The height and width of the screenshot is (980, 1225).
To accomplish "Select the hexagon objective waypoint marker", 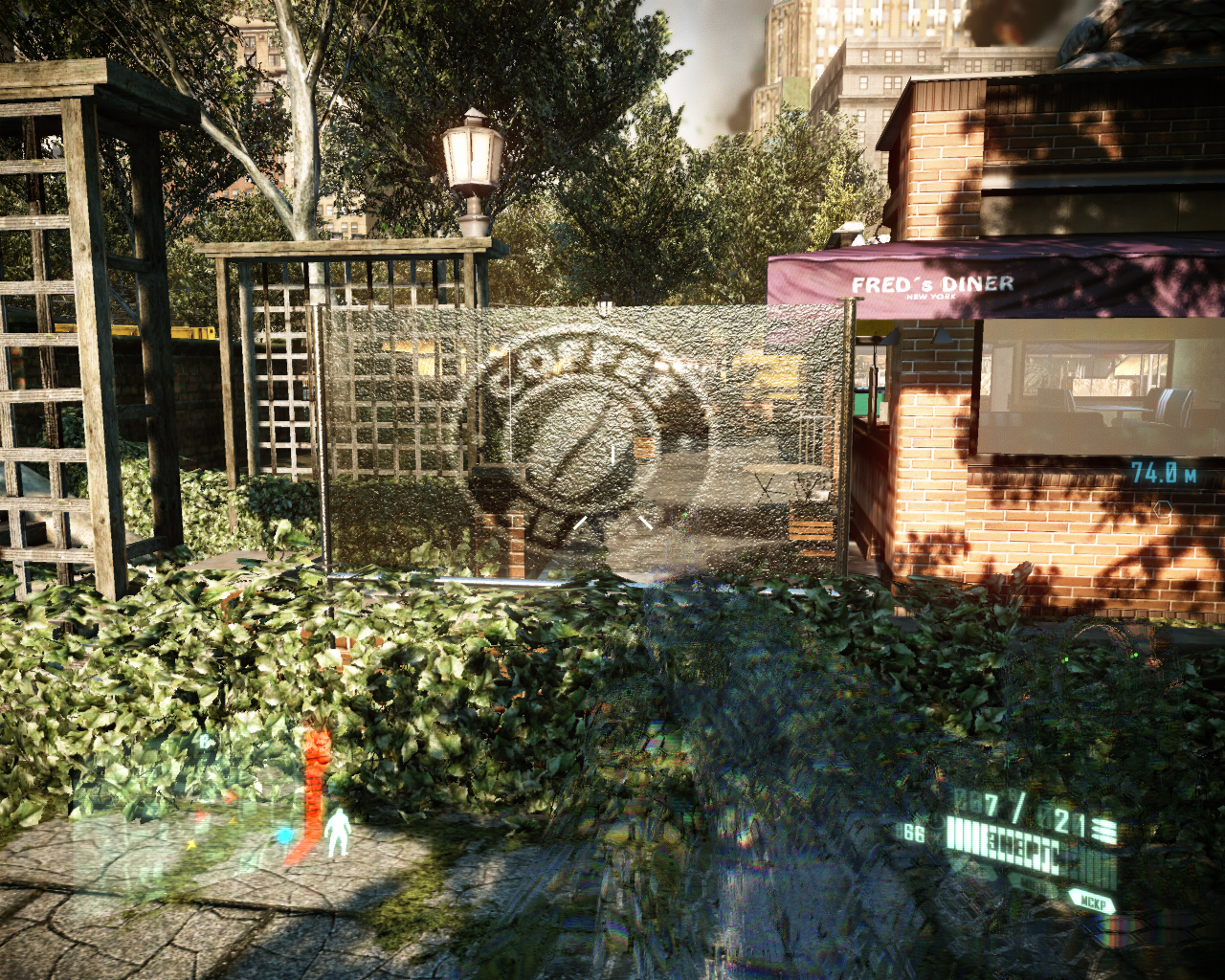I will click(1163, 509).
